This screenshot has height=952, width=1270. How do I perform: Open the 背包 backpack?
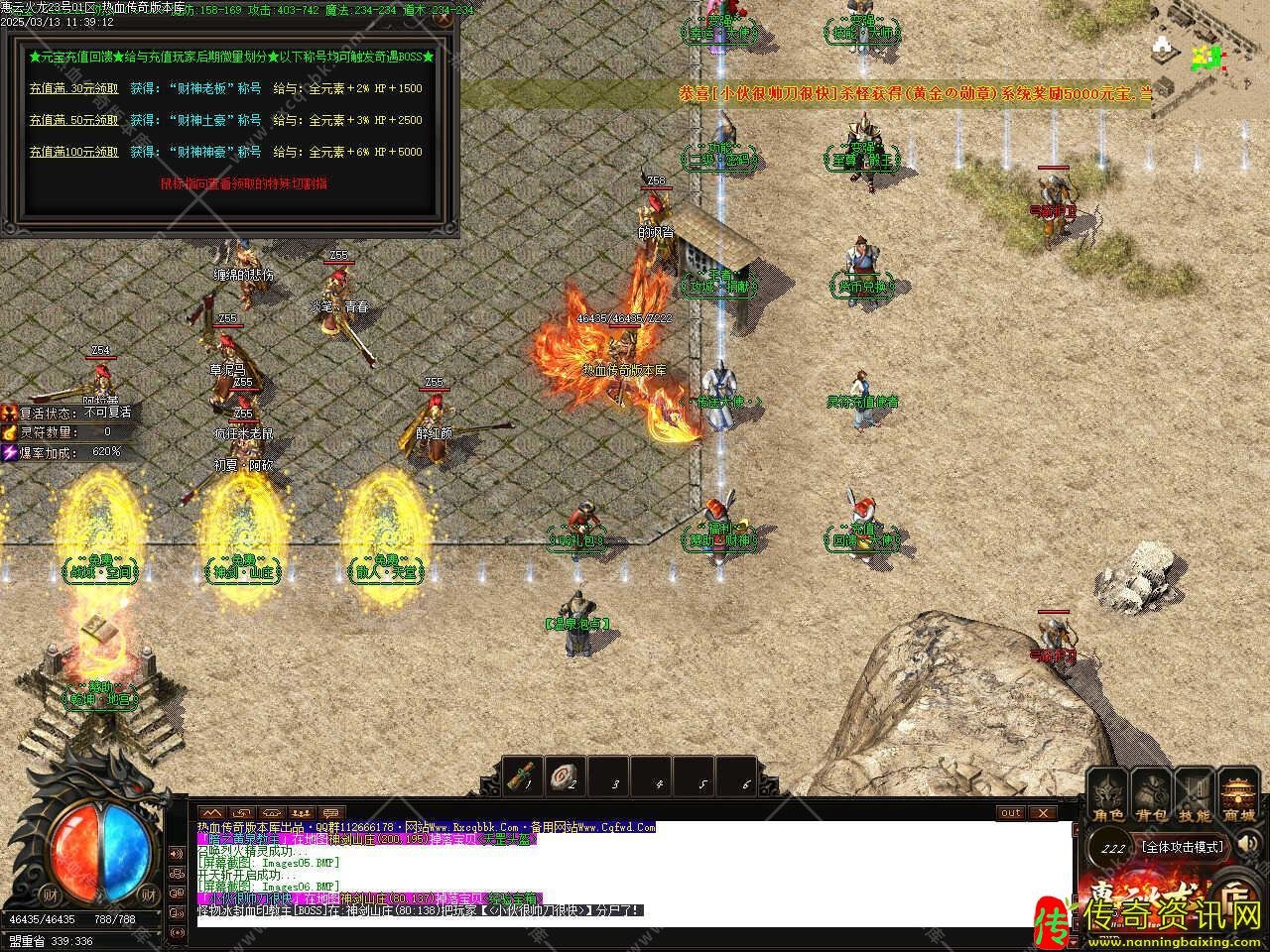pyautogui.click(x=1152, y=796)
